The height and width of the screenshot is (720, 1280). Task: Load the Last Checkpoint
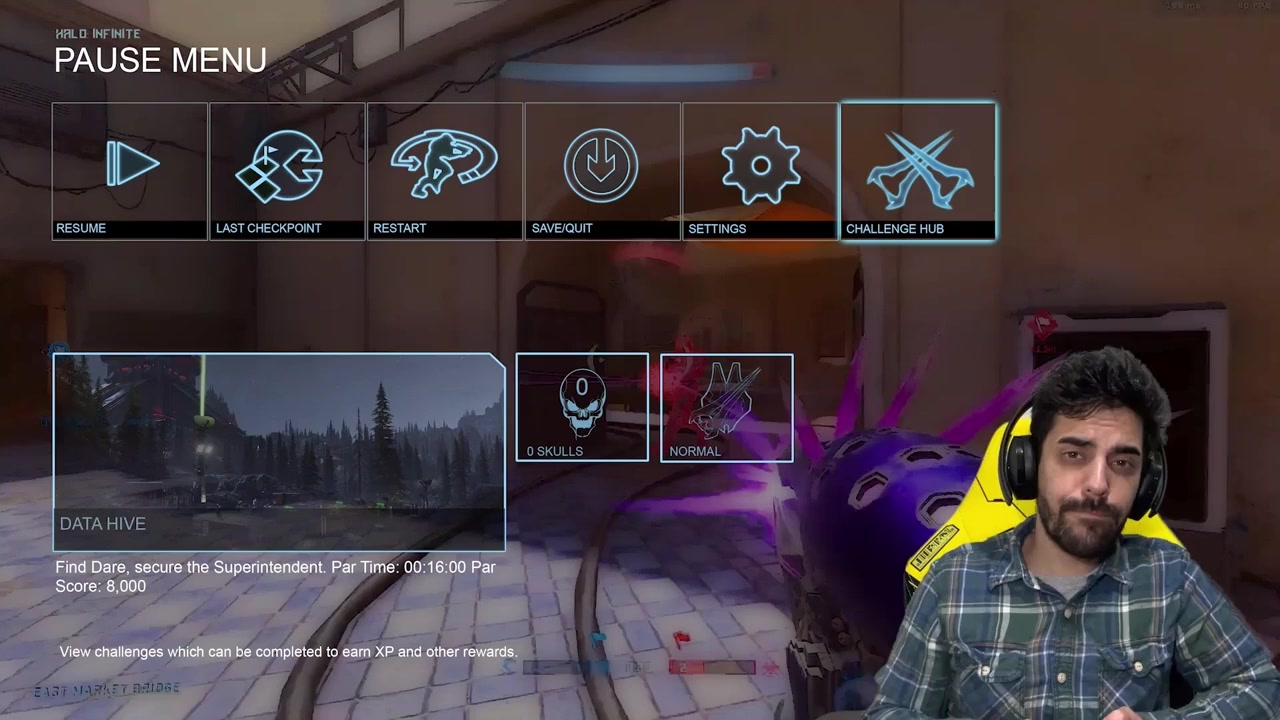tap(287, 171)
